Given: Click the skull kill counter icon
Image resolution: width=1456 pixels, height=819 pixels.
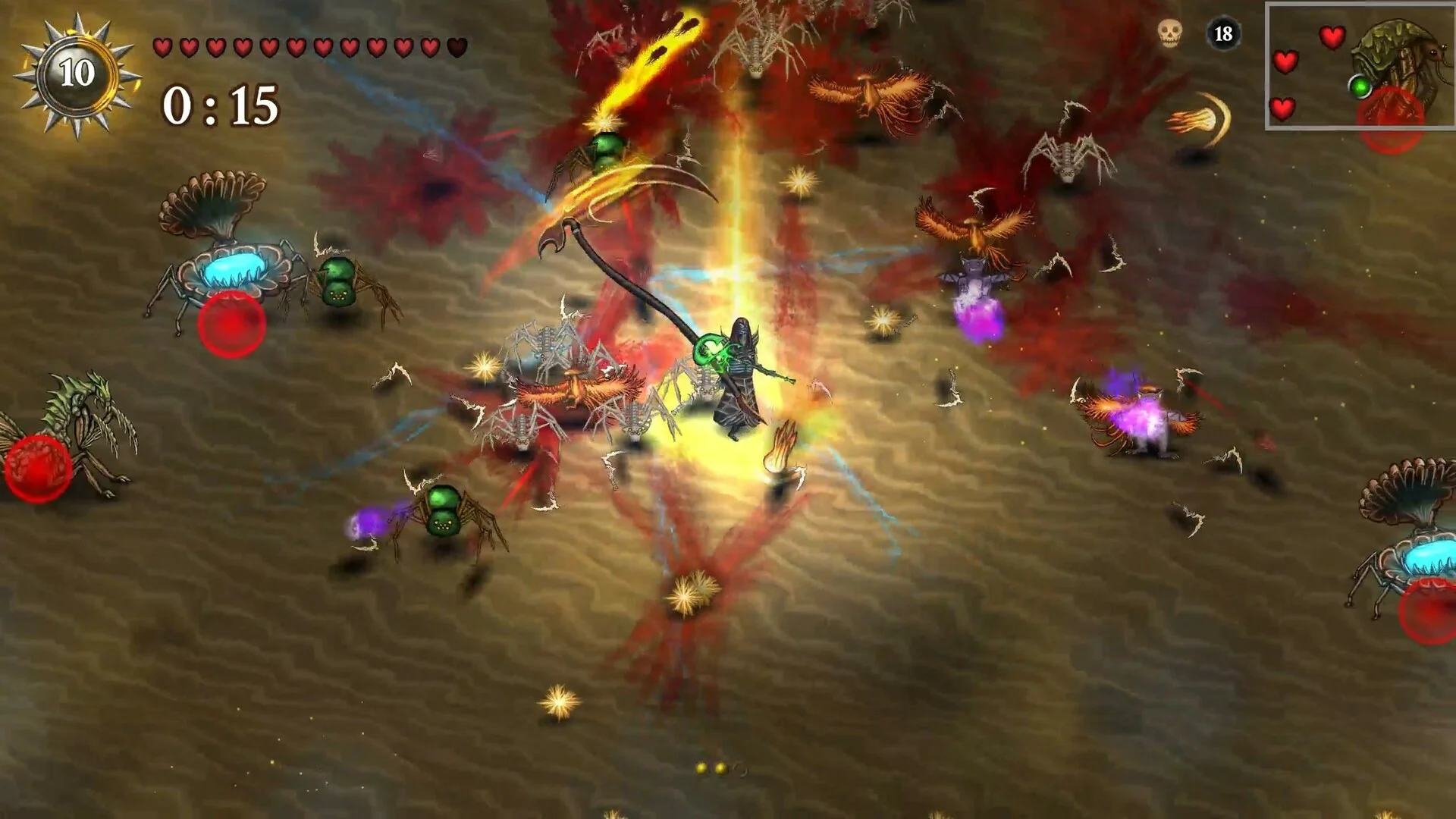Looking at the screenshot, I should [x=1169, y=33].
